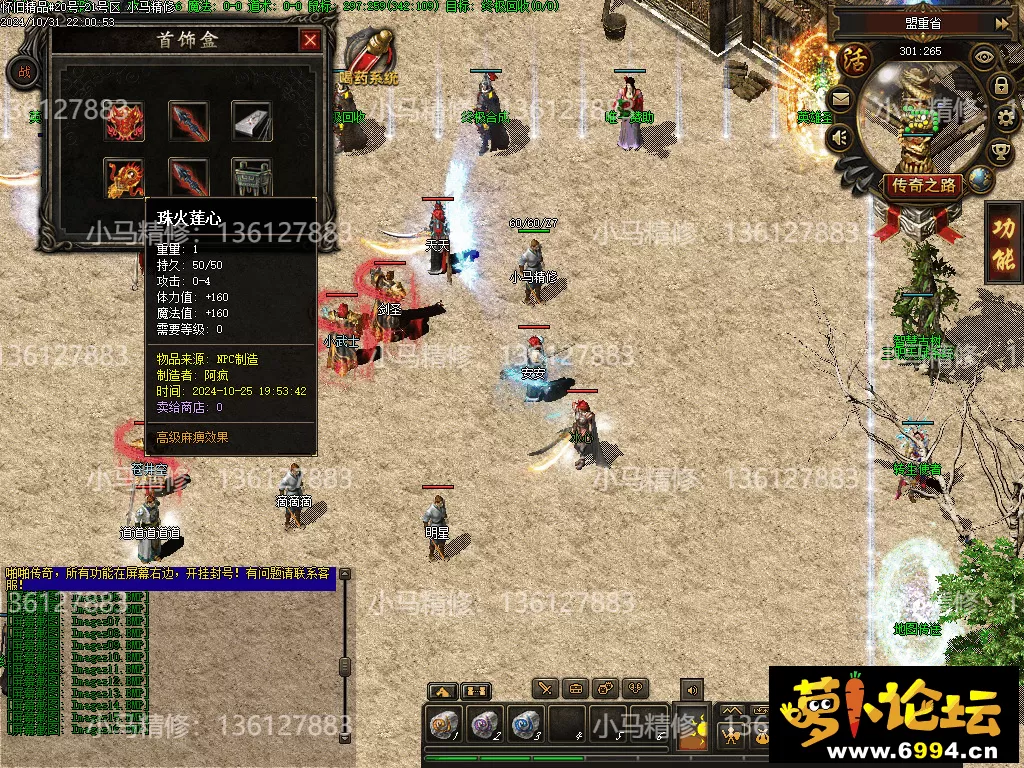Toggle the eye visibility icon
1024x768 pixels.
[984, 56]
